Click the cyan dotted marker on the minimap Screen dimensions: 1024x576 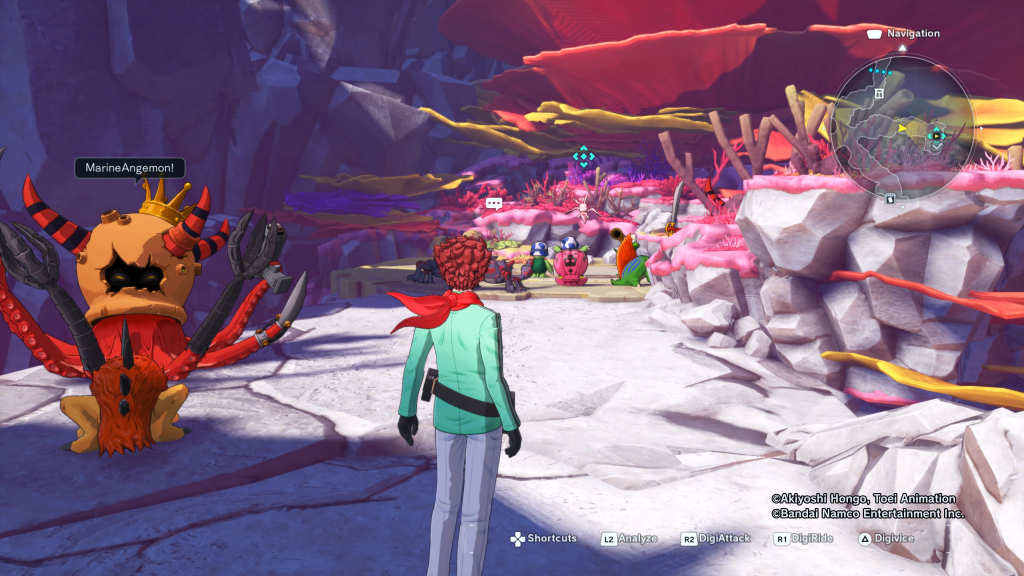(x=880, y=72)
